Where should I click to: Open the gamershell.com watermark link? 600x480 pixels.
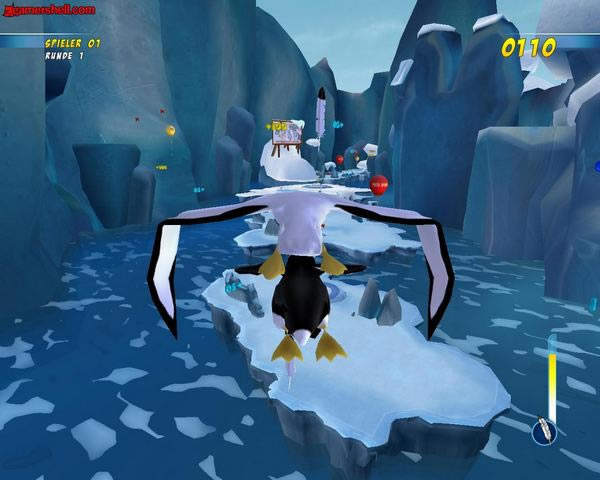[49, 9]
